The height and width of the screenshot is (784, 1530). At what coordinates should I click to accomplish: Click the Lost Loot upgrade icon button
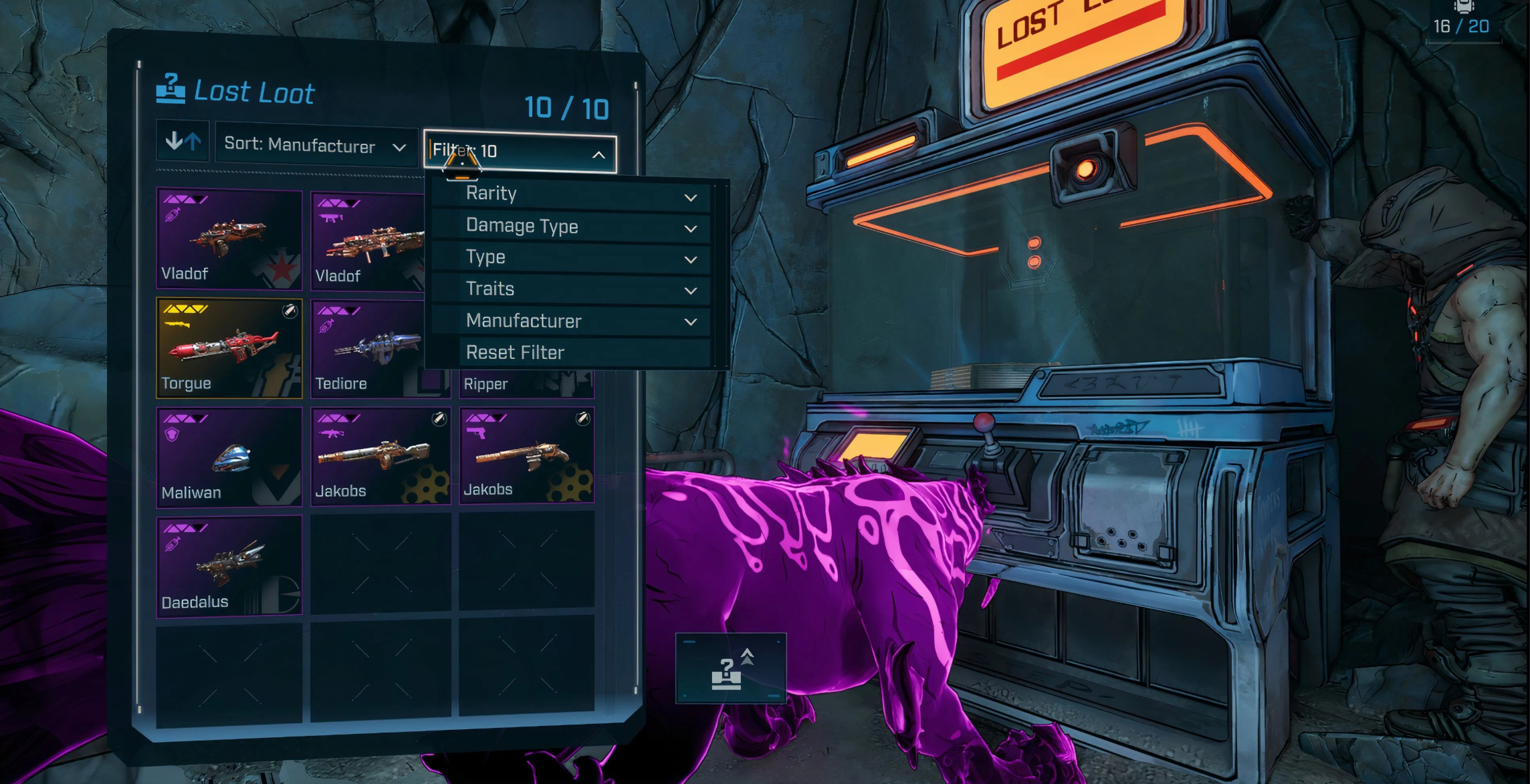pos(730,668)
